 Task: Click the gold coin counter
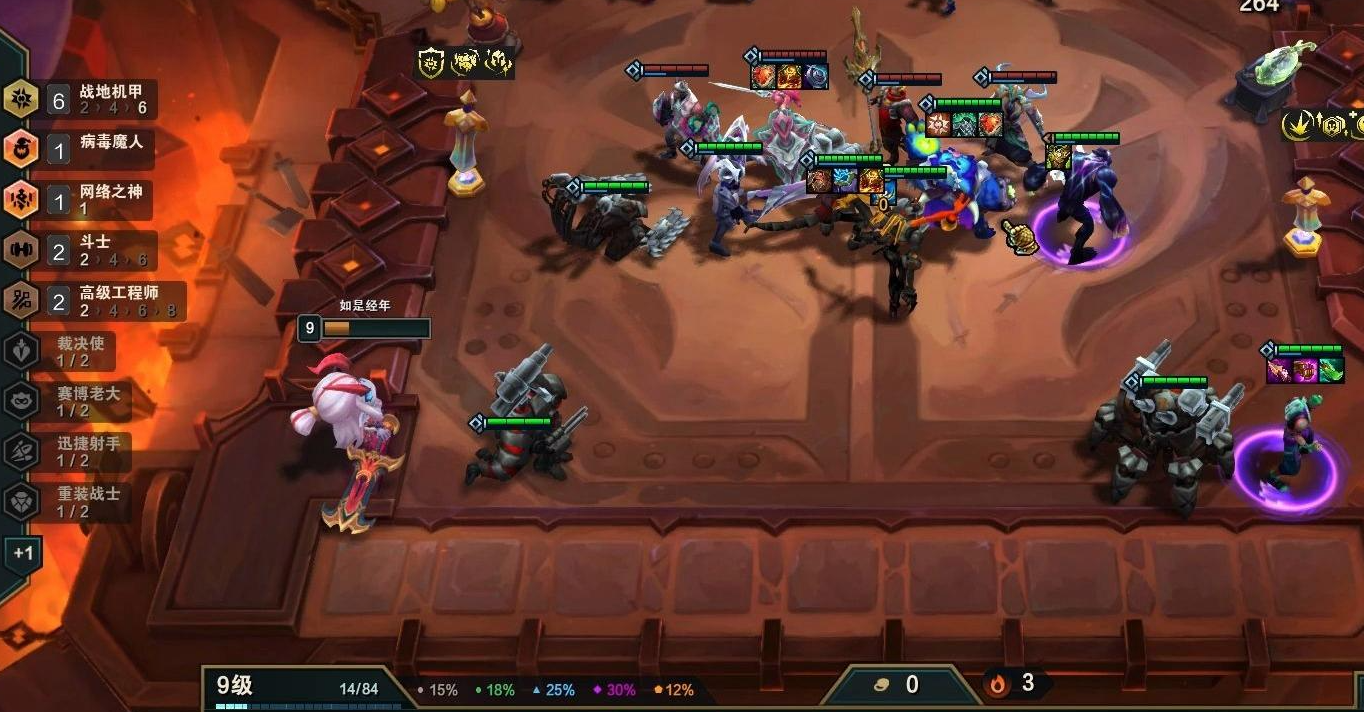898,685
